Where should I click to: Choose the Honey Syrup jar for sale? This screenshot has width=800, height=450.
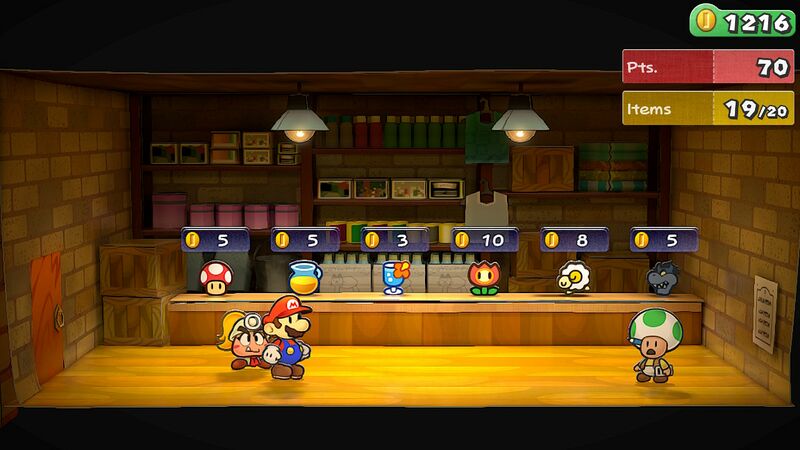pyautogui.click(x=303, y=276)
